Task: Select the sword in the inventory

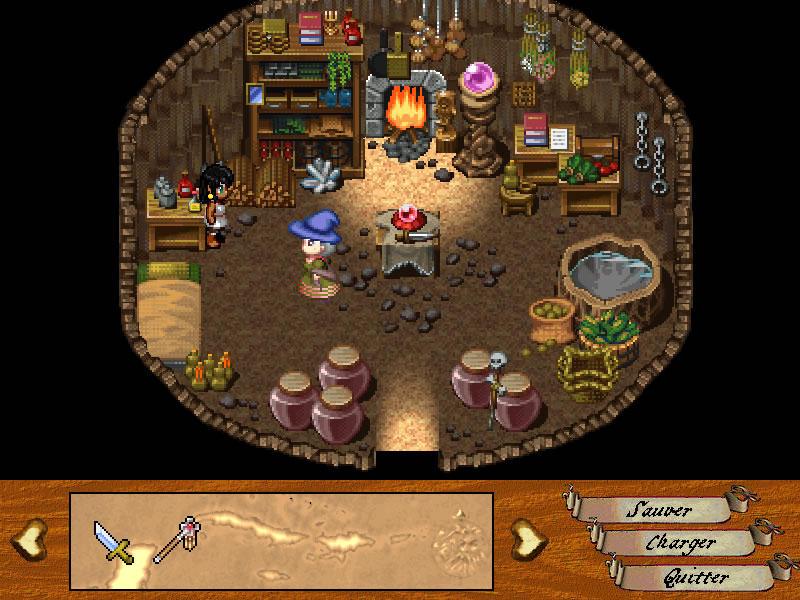Action: click(x=112, y=540)
